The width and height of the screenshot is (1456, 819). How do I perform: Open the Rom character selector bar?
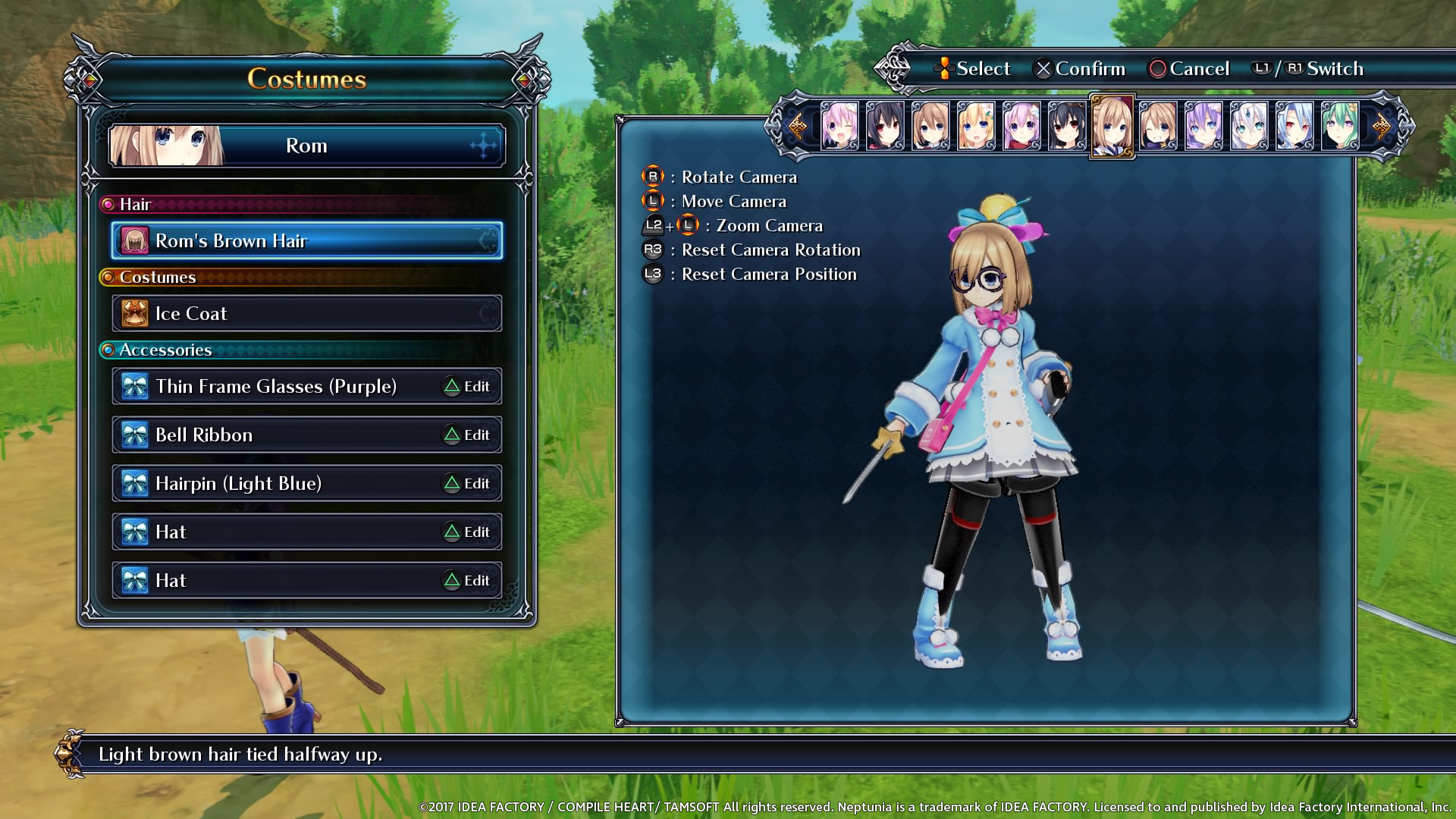[x=306, y=146]
